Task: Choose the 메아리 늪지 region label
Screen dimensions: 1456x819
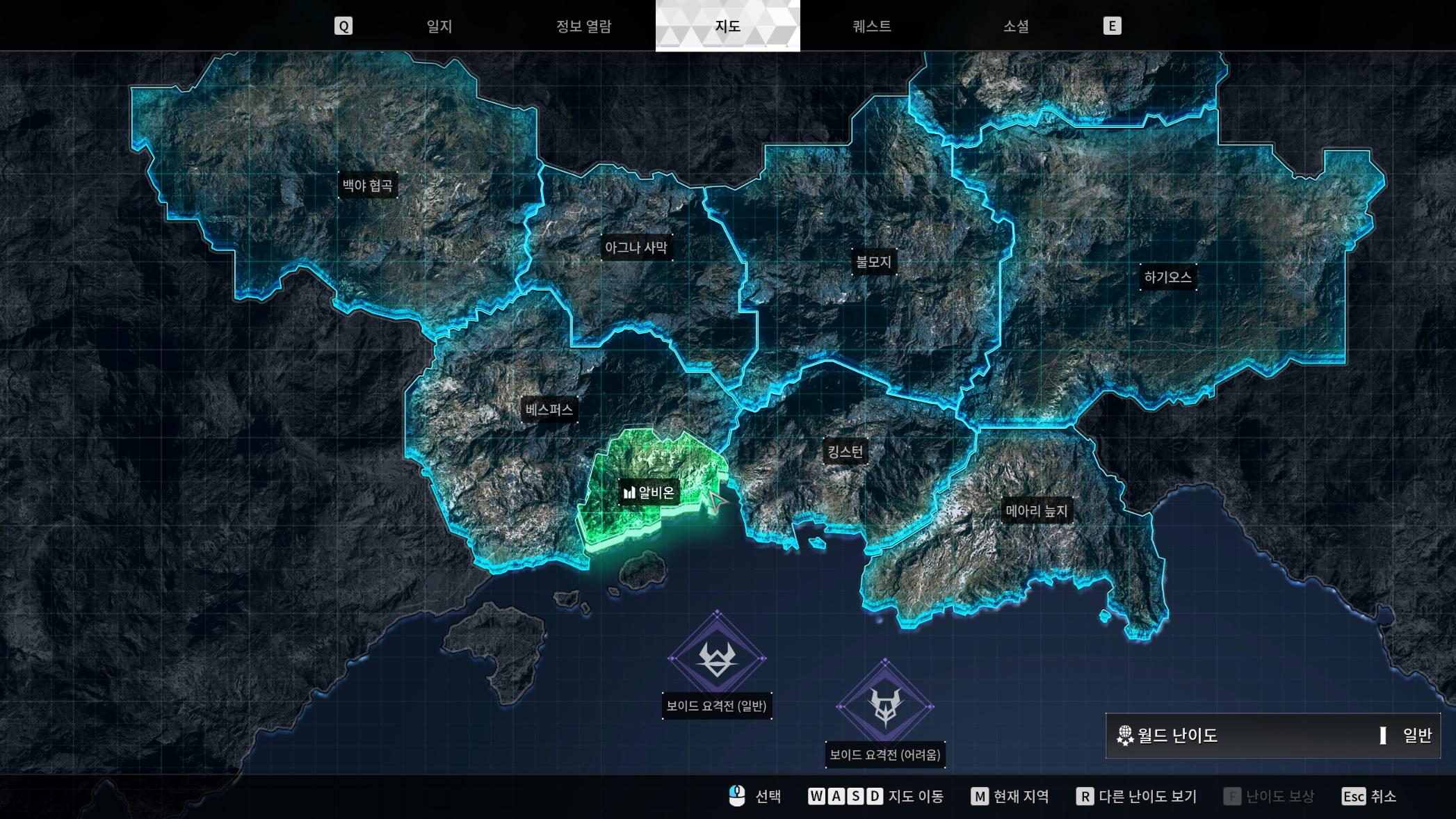Action: coord(1036,511)
